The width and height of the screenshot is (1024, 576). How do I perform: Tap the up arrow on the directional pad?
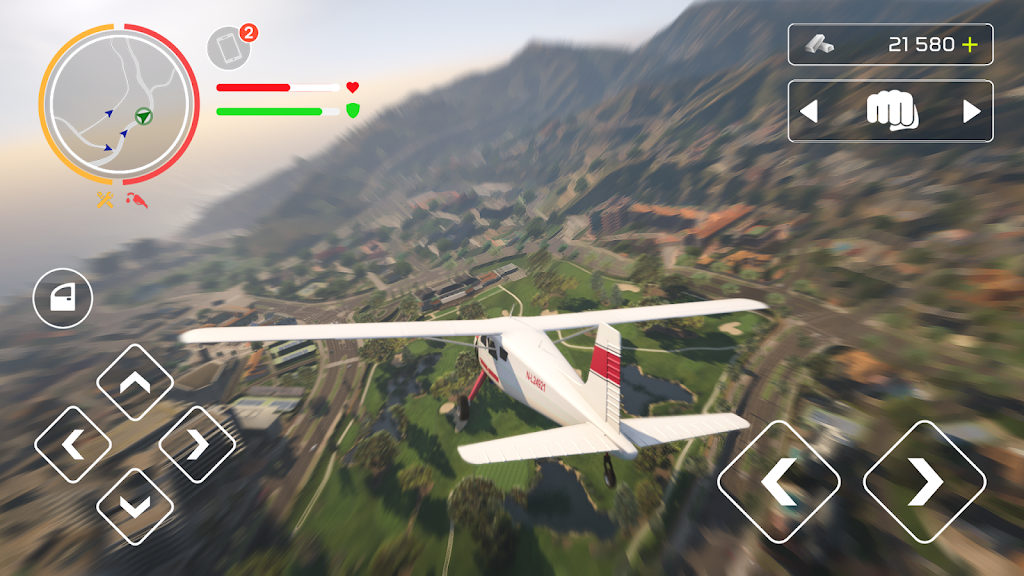tap(135, 382)
